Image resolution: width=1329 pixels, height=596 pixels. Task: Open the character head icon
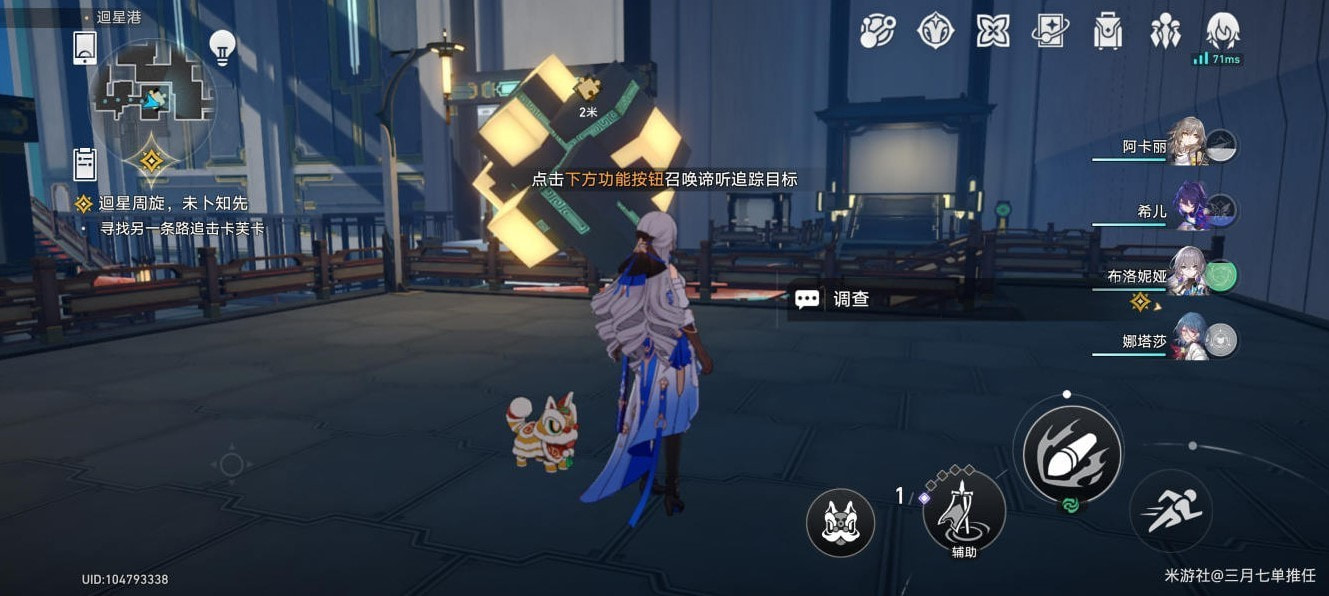point(1223,31)
